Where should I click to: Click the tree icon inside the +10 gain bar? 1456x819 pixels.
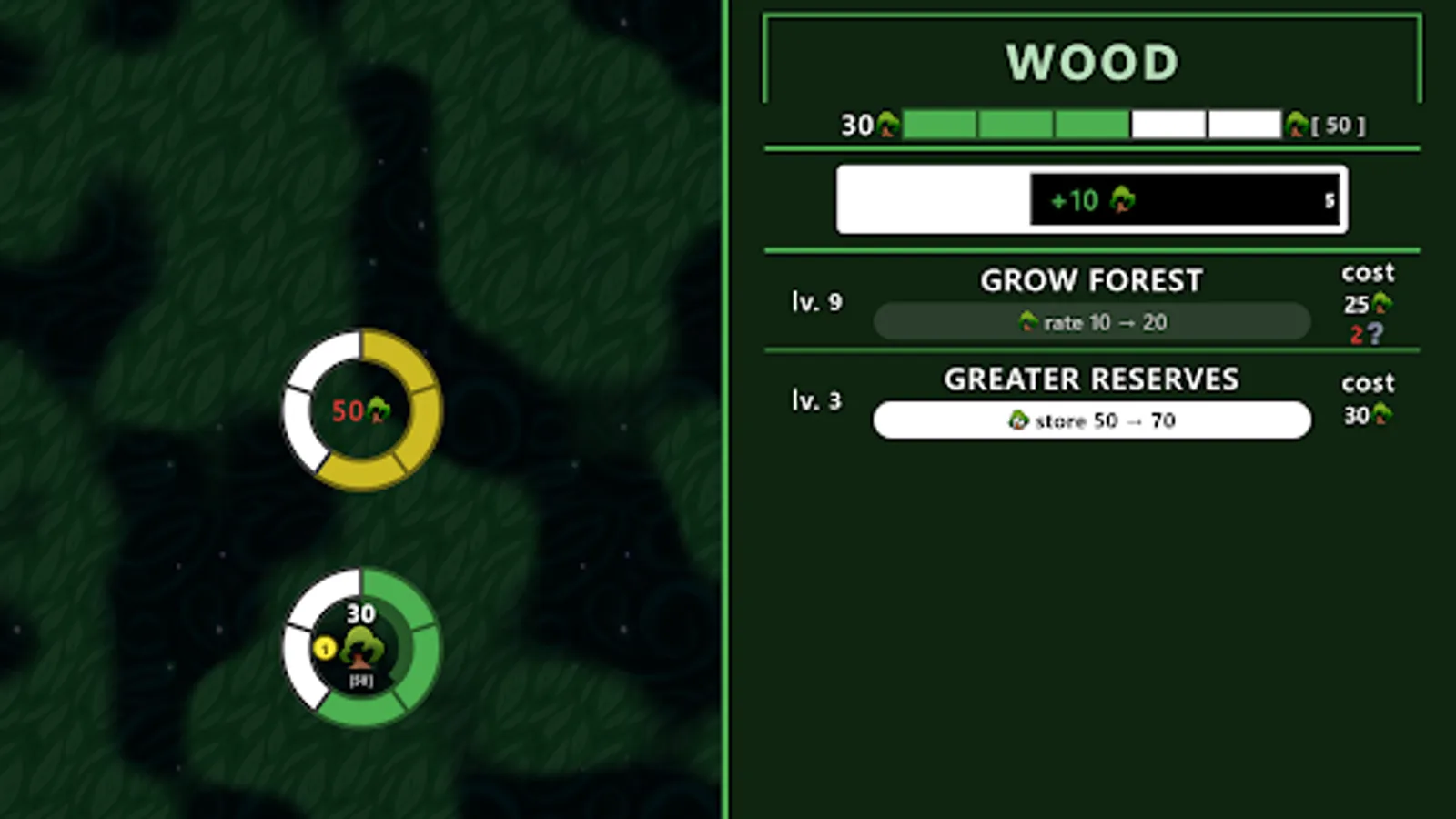coord(1123,200)
